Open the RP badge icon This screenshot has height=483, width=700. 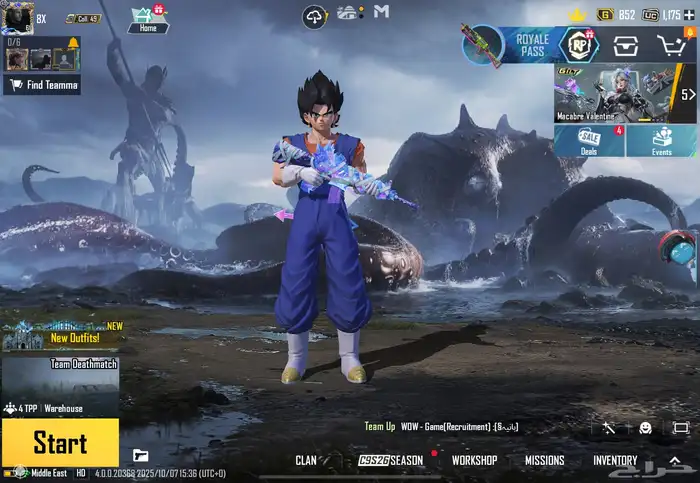(577, 44)
